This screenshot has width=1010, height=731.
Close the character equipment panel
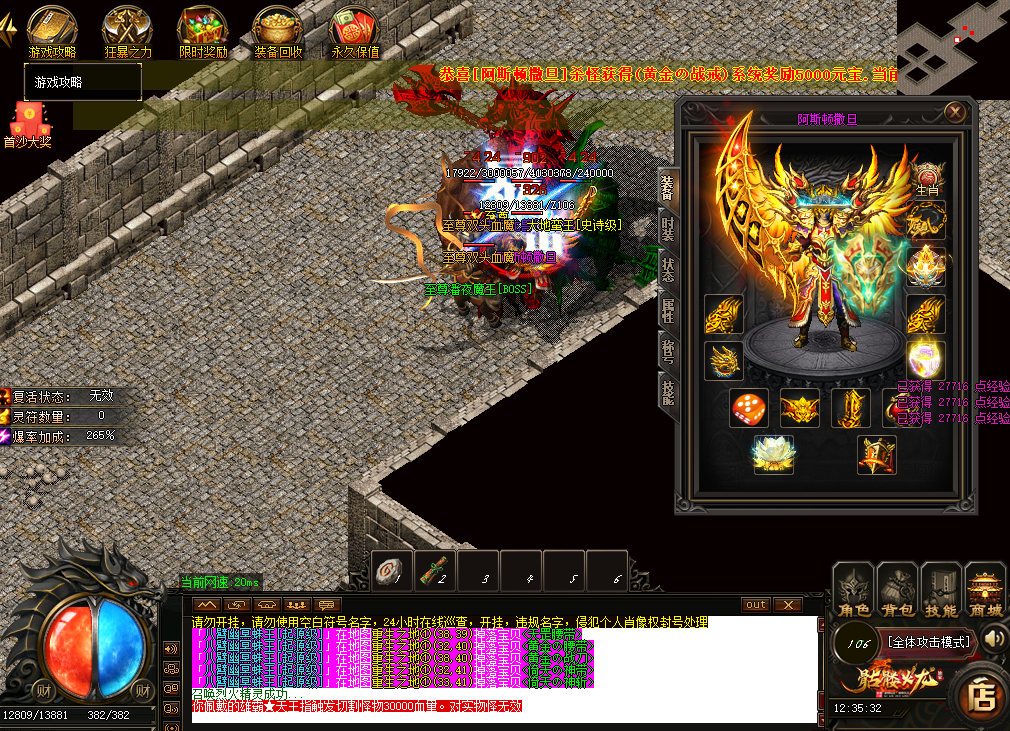pyautogui.click(x=956, y=112)
